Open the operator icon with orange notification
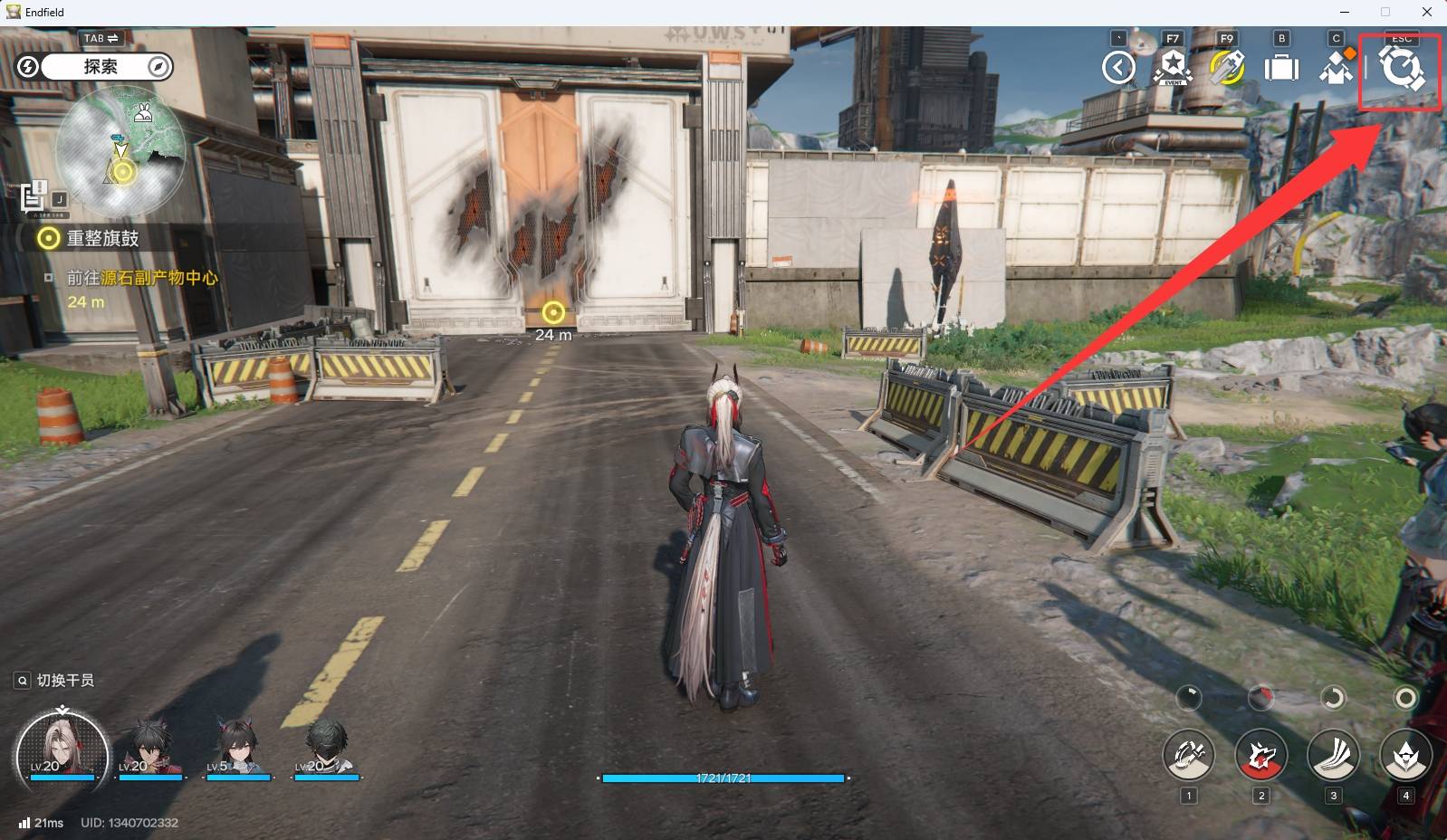This screenshot has width=1447, height=840. [x=1336, y=68]
